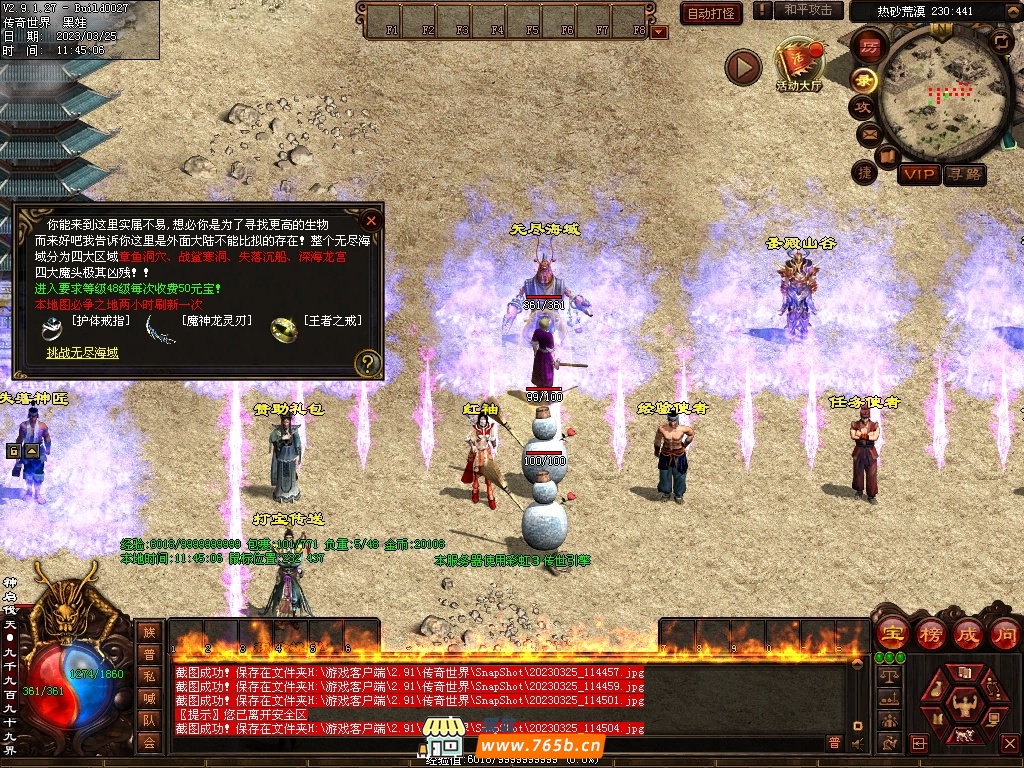The image size is (1024, 768).
Task: Open the 成 achievements button
Action: [967, 633]
